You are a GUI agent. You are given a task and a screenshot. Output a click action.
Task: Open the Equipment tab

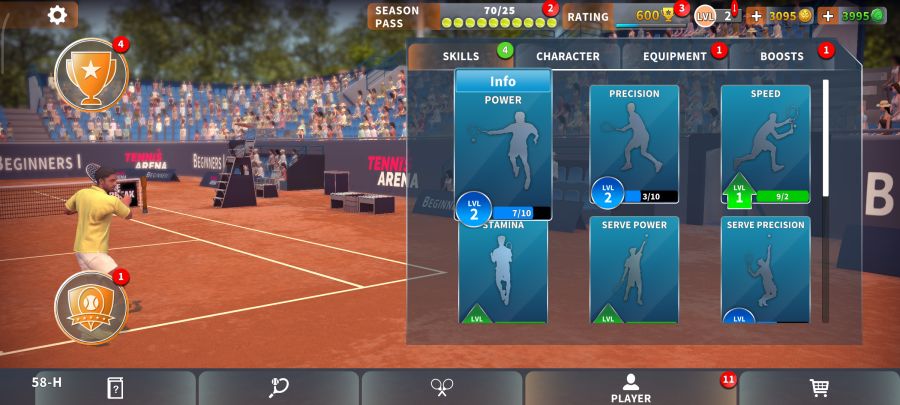pyautogui.click(x=675, y=56)
